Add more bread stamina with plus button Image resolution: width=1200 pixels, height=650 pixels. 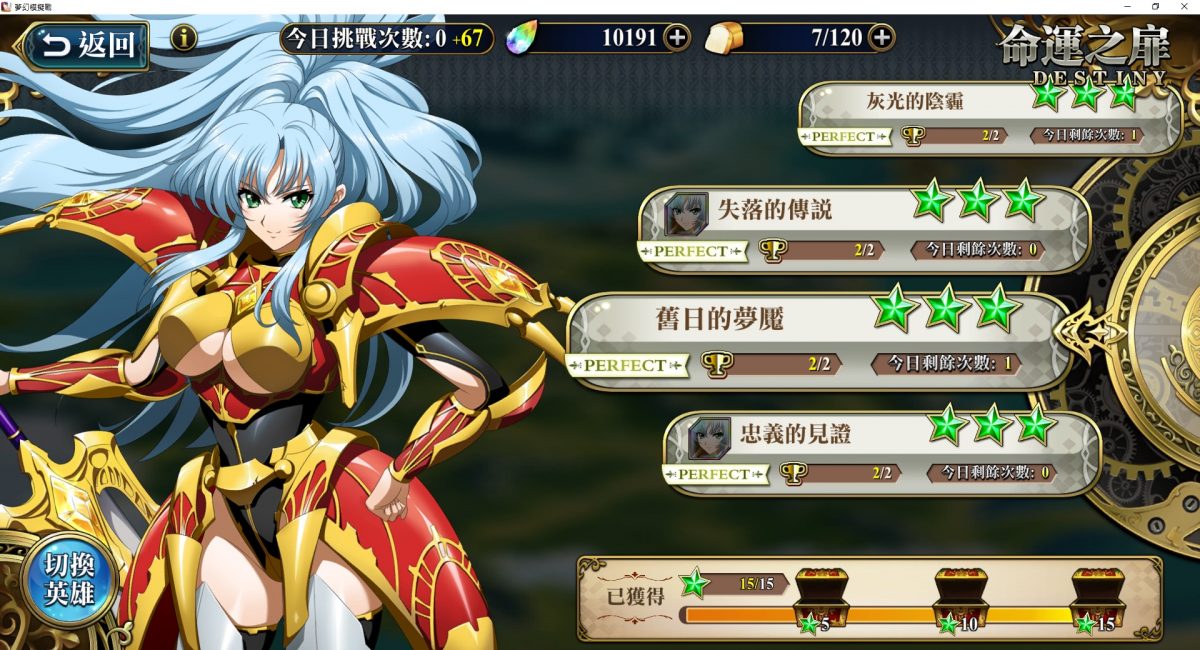point(881,38)
